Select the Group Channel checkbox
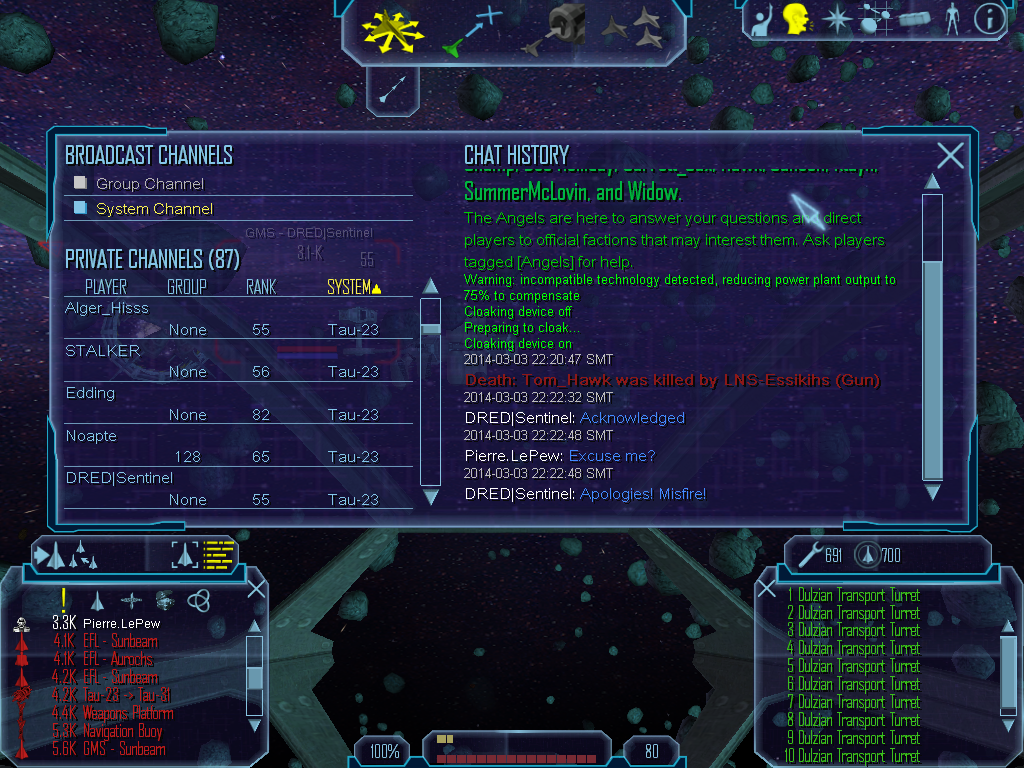Screen dimensions: 1024x768 pyautogui.click(x=81, y=183)
